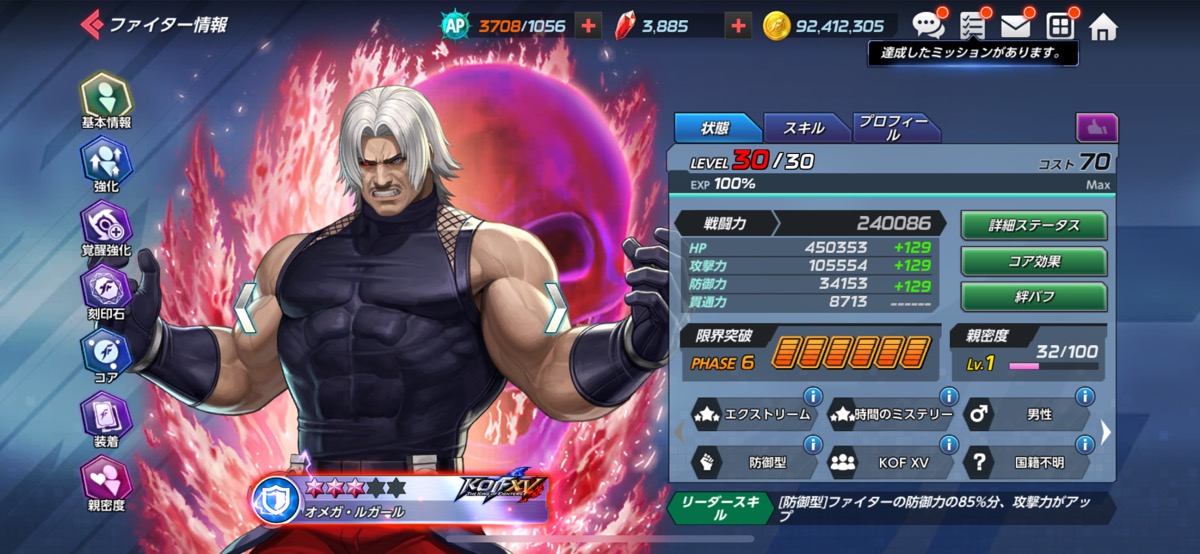Return to the home screen

(1103, 27)
